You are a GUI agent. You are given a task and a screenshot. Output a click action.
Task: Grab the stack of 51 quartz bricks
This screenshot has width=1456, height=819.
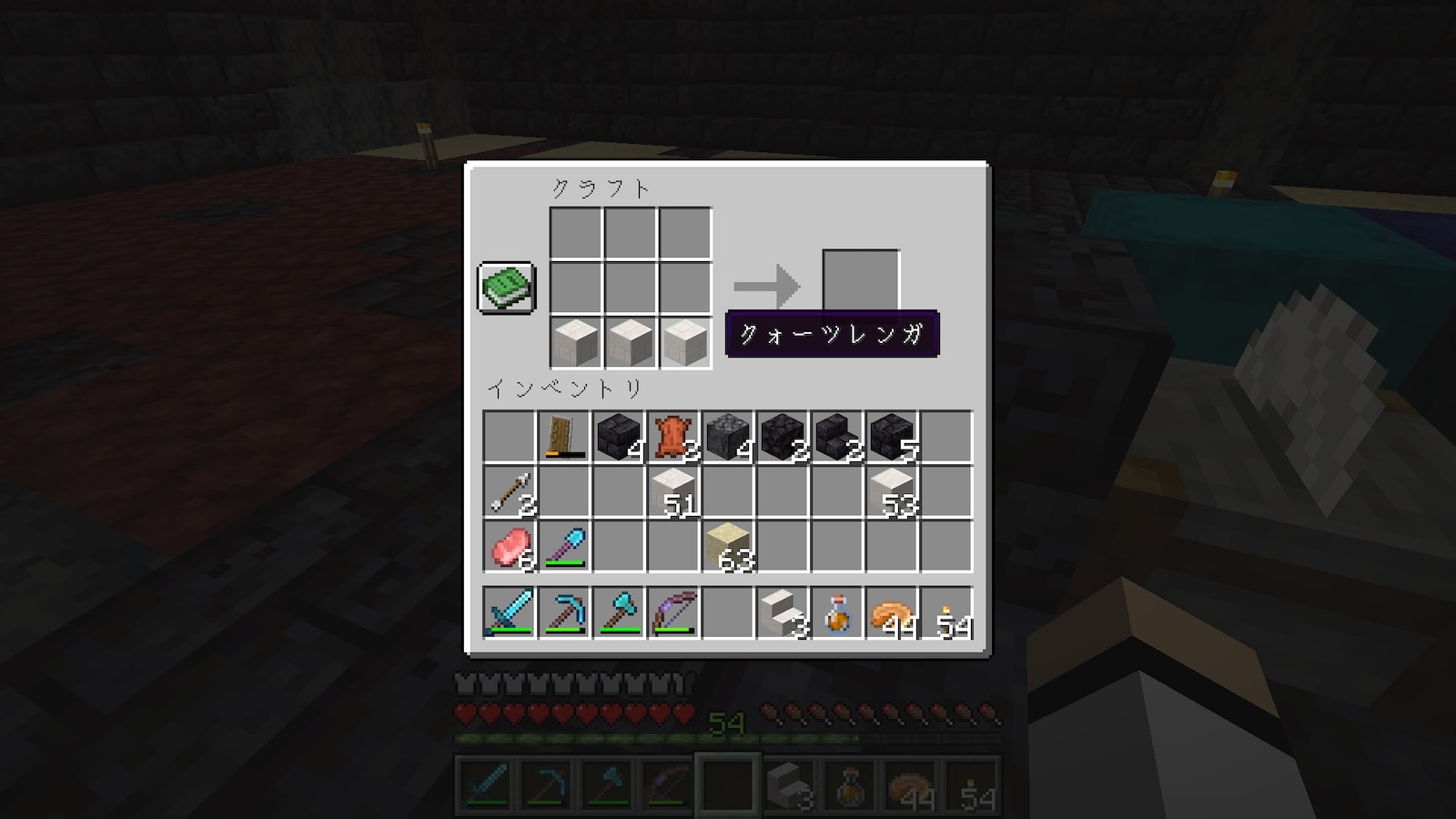(673, 492)
